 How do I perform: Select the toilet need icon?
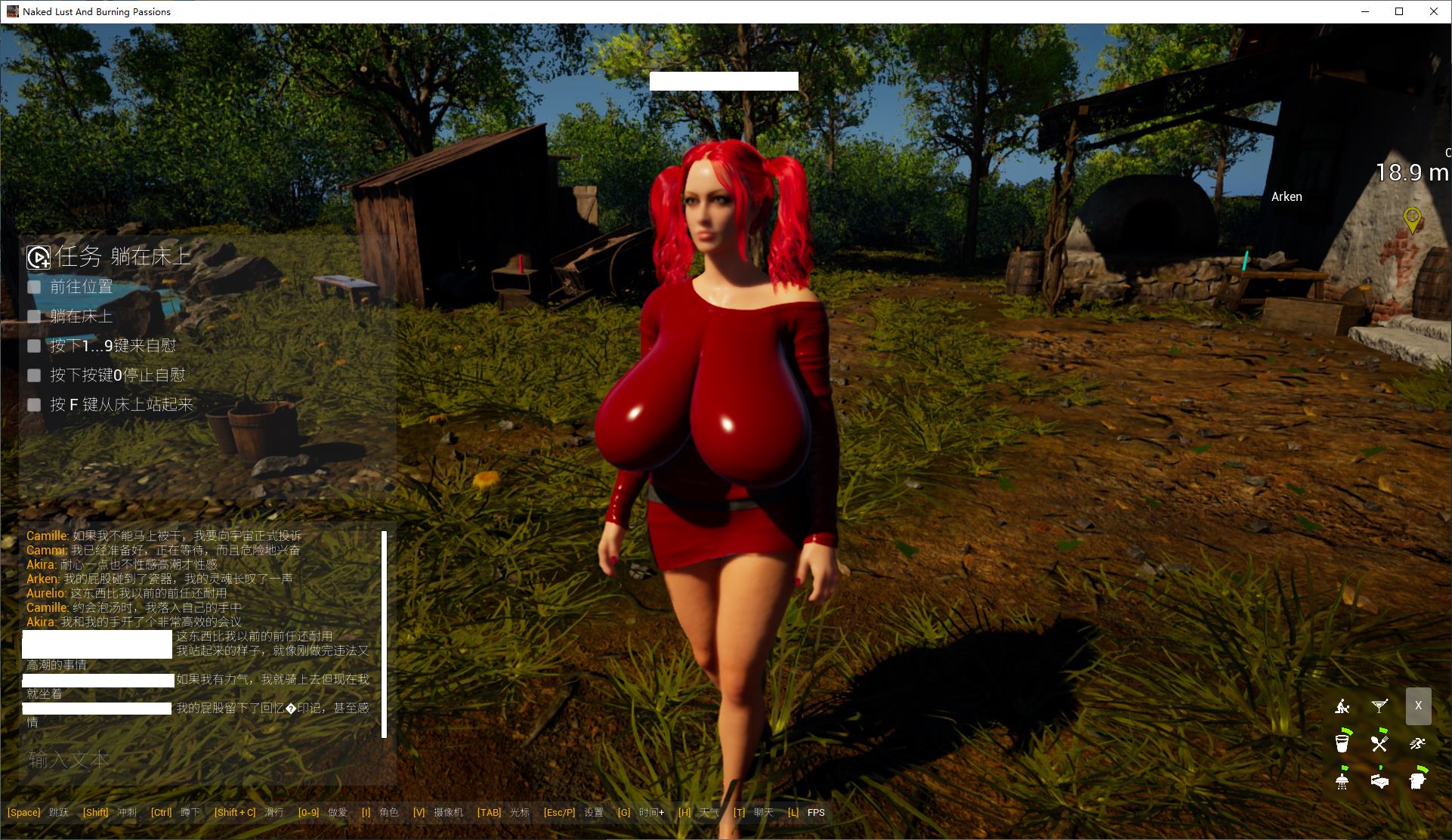tap(1417, 780)
